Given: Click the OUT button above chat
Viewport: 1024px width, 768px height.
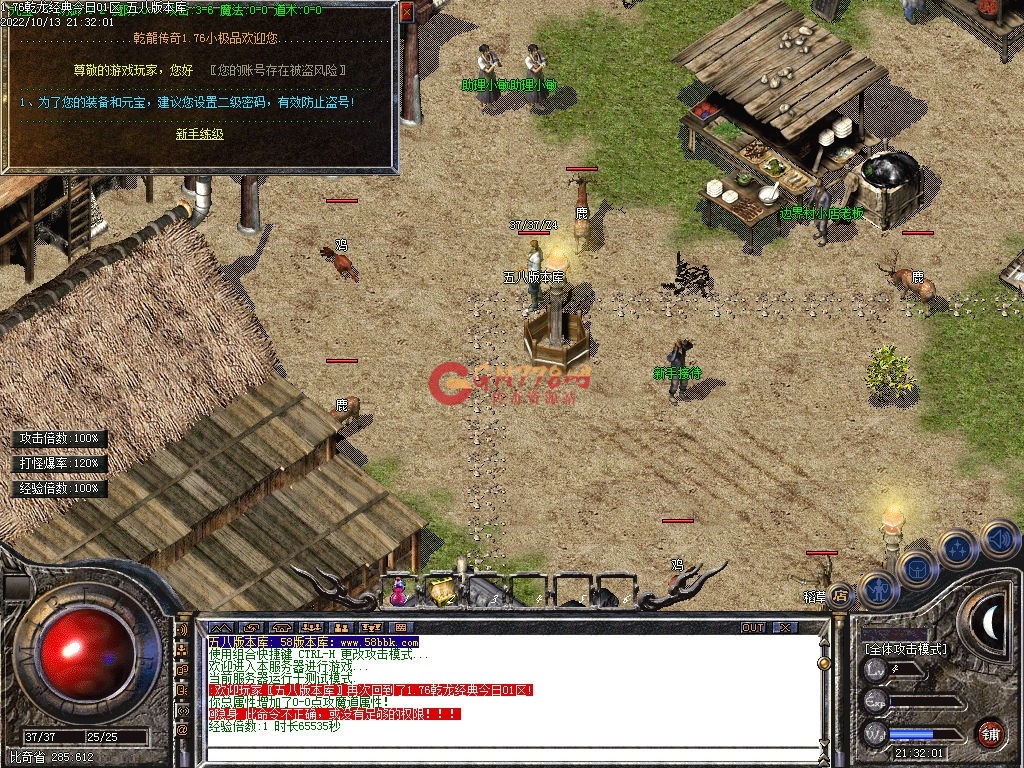Looking at the screenshot, I should pos(753,627).
